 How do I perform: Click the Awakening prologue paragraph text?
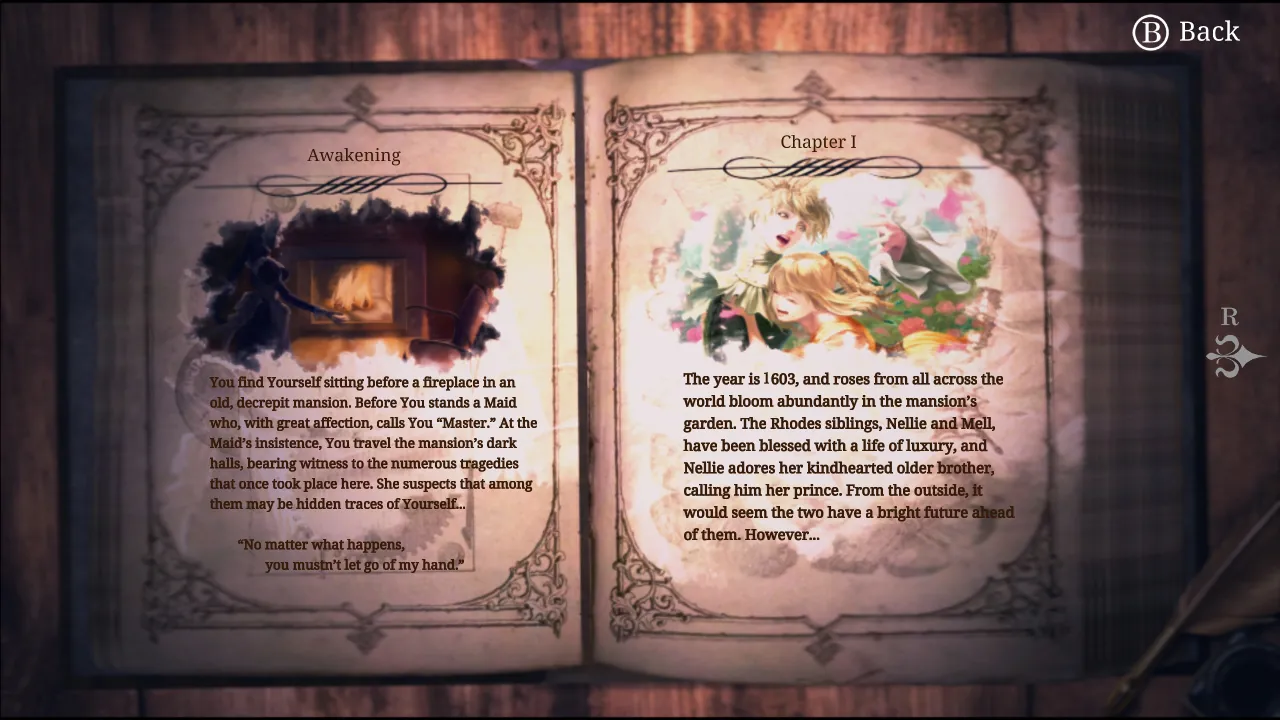click(x=372, y=442)
